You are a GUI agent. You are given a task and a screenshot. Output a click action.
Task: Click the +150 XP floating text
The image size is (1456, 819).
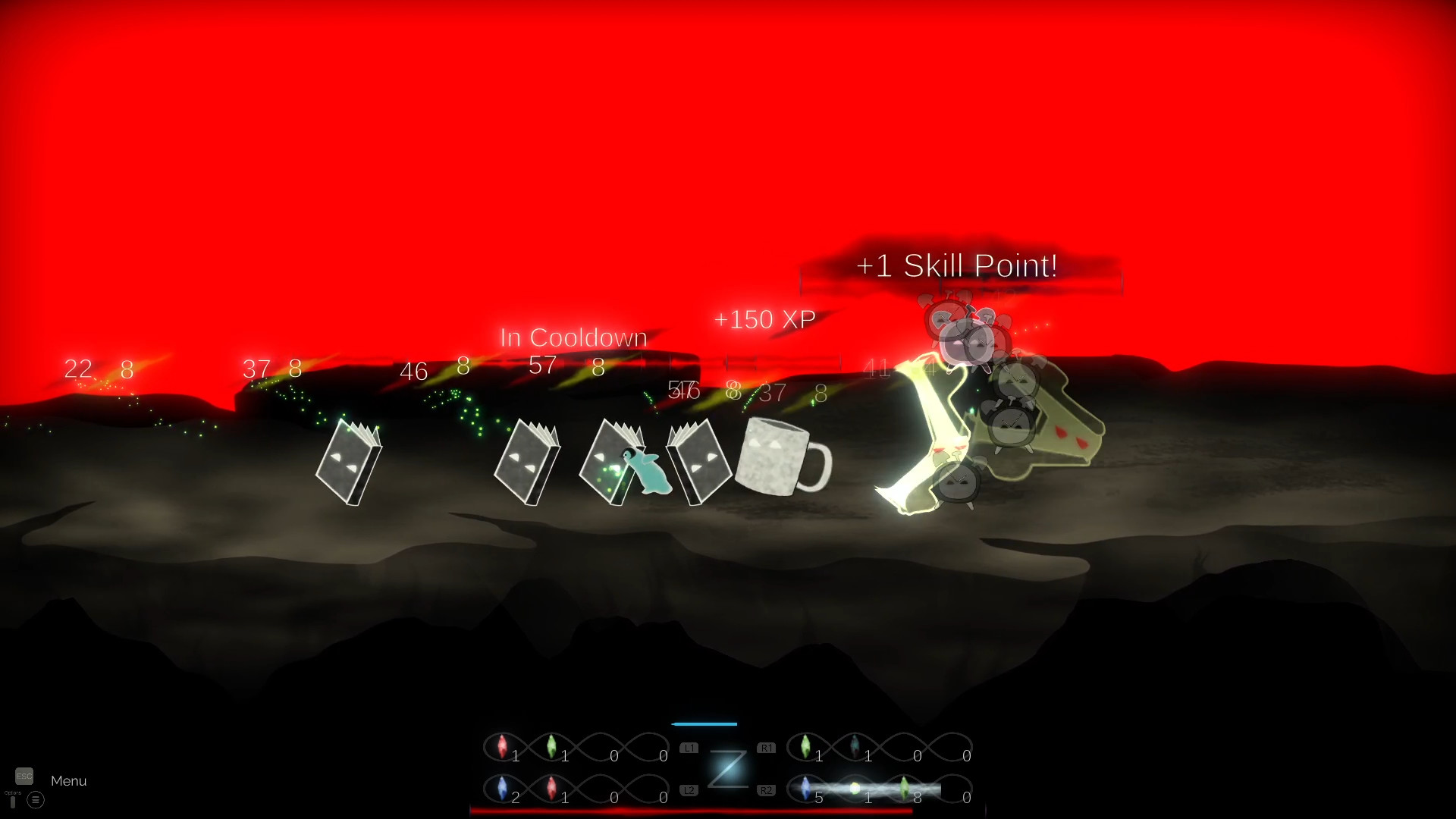[x=764, y=319]
